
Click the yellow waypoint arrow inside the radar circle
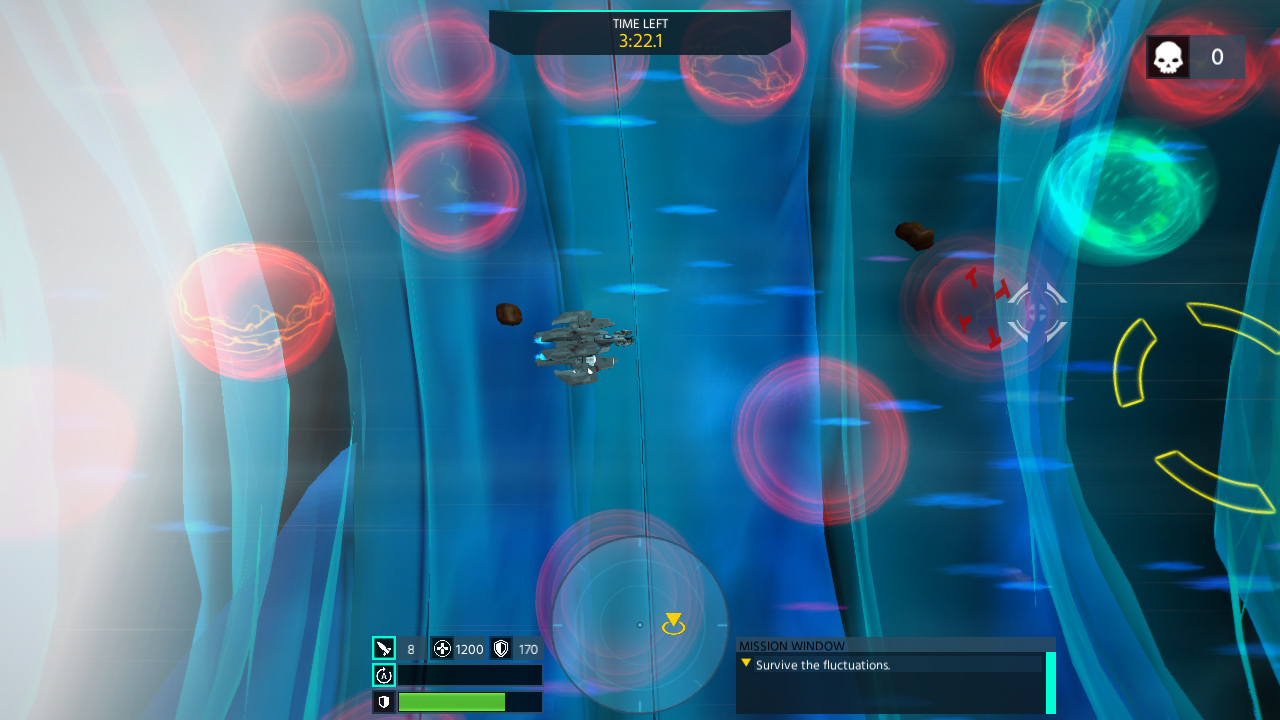674,623
